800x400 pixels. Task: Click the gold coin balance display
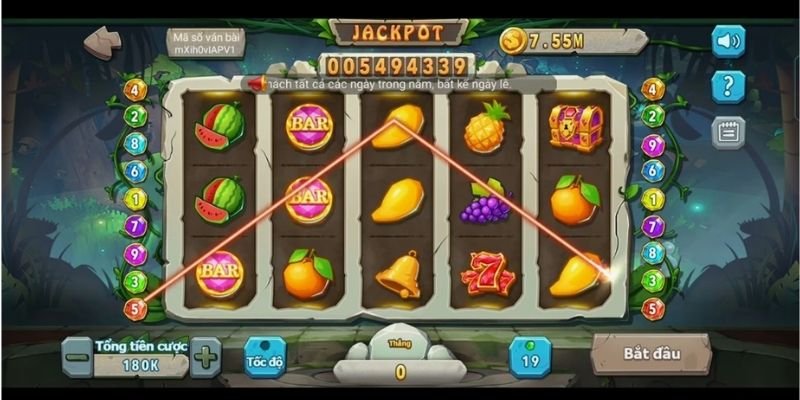coord(560,40)
